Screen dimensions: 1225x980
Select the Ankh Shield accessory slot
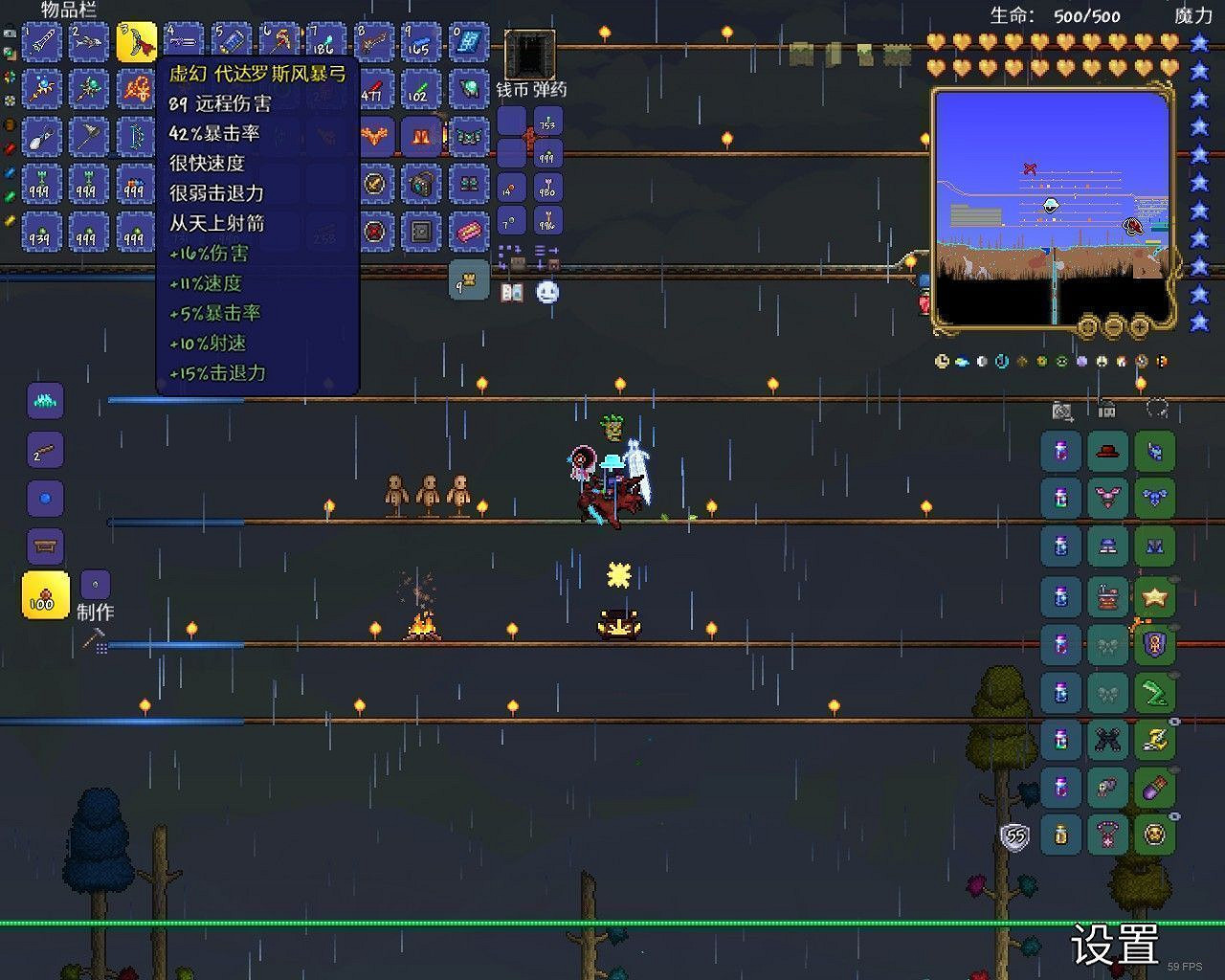point(1155,642)
